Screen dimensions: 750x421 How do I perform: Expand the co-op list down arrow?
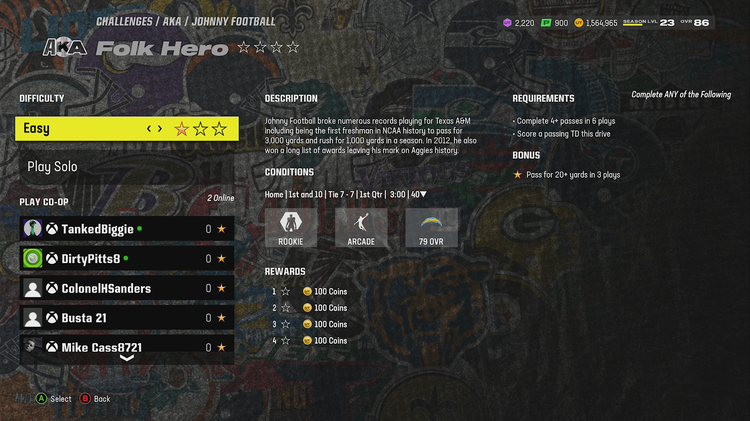coord(127,358)
